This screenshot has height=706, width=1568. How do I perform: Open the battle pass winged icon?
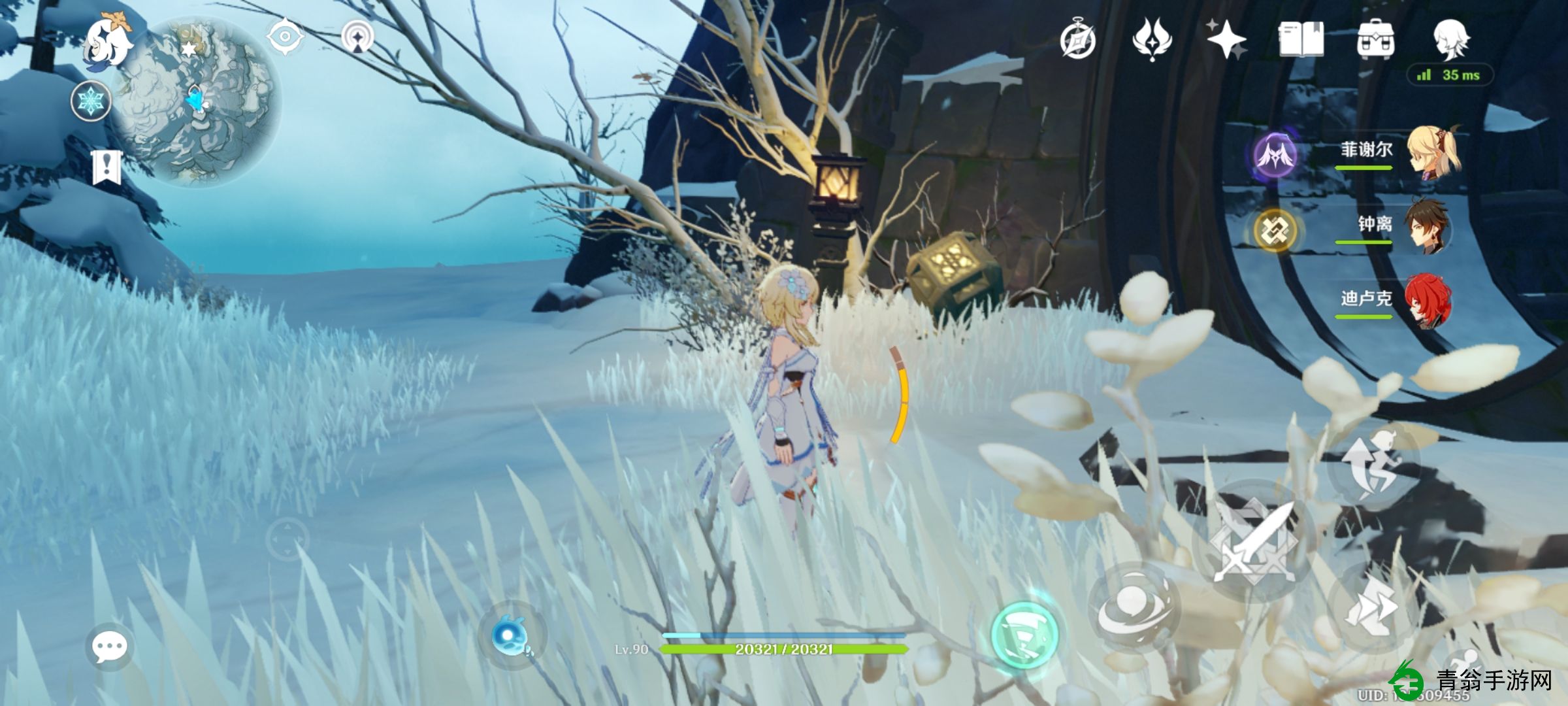coord(1152,40)
